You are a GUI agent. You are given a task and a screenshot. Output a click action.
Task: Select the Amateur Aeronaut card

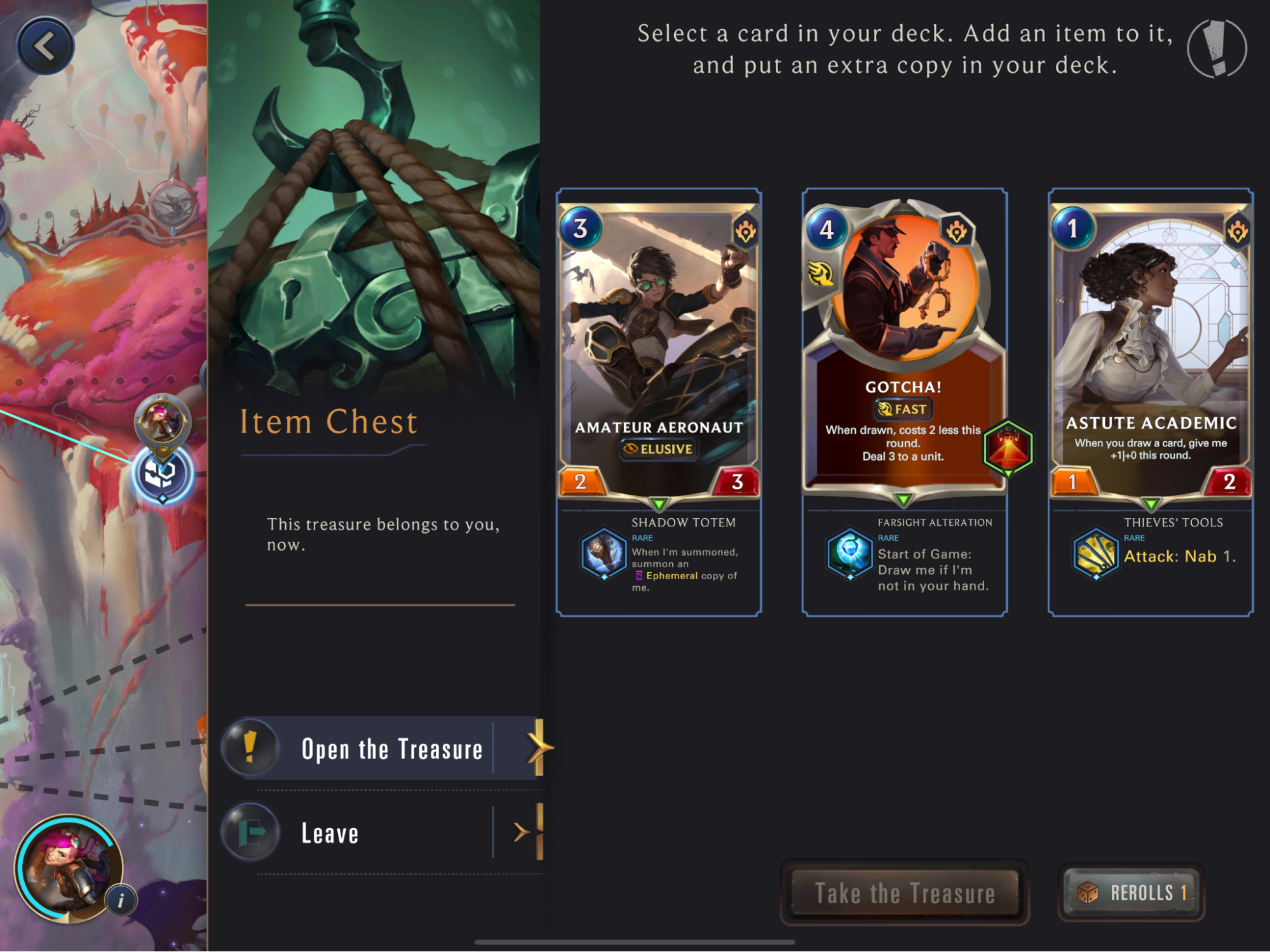coord(659,351)
